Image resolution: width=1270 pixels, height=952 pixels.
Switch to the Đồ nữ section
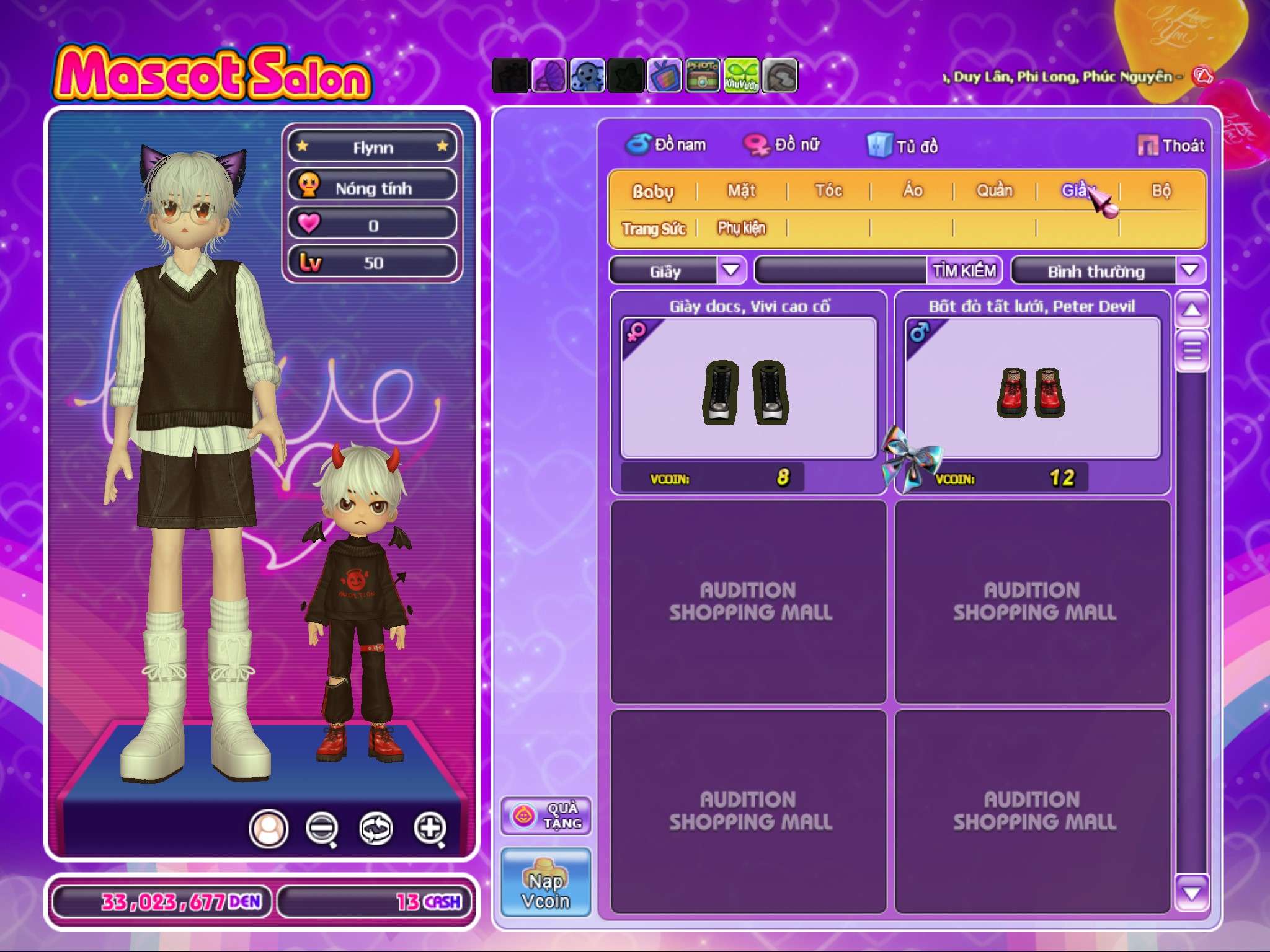point(783,145)
